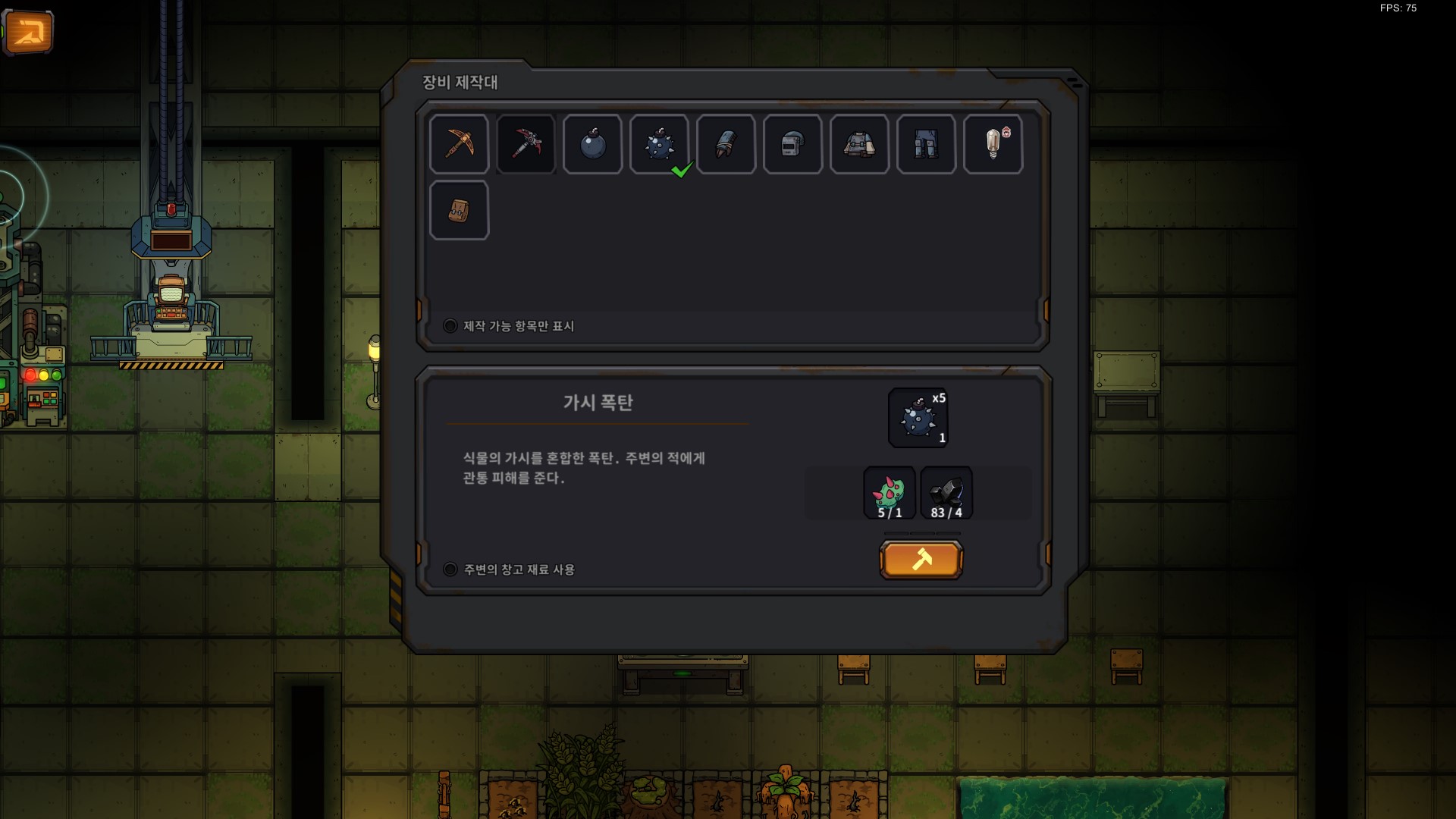Screen dimensions: 1456x819
Task: Click the orange arrow button in corner
Action: tap(28, 32)
